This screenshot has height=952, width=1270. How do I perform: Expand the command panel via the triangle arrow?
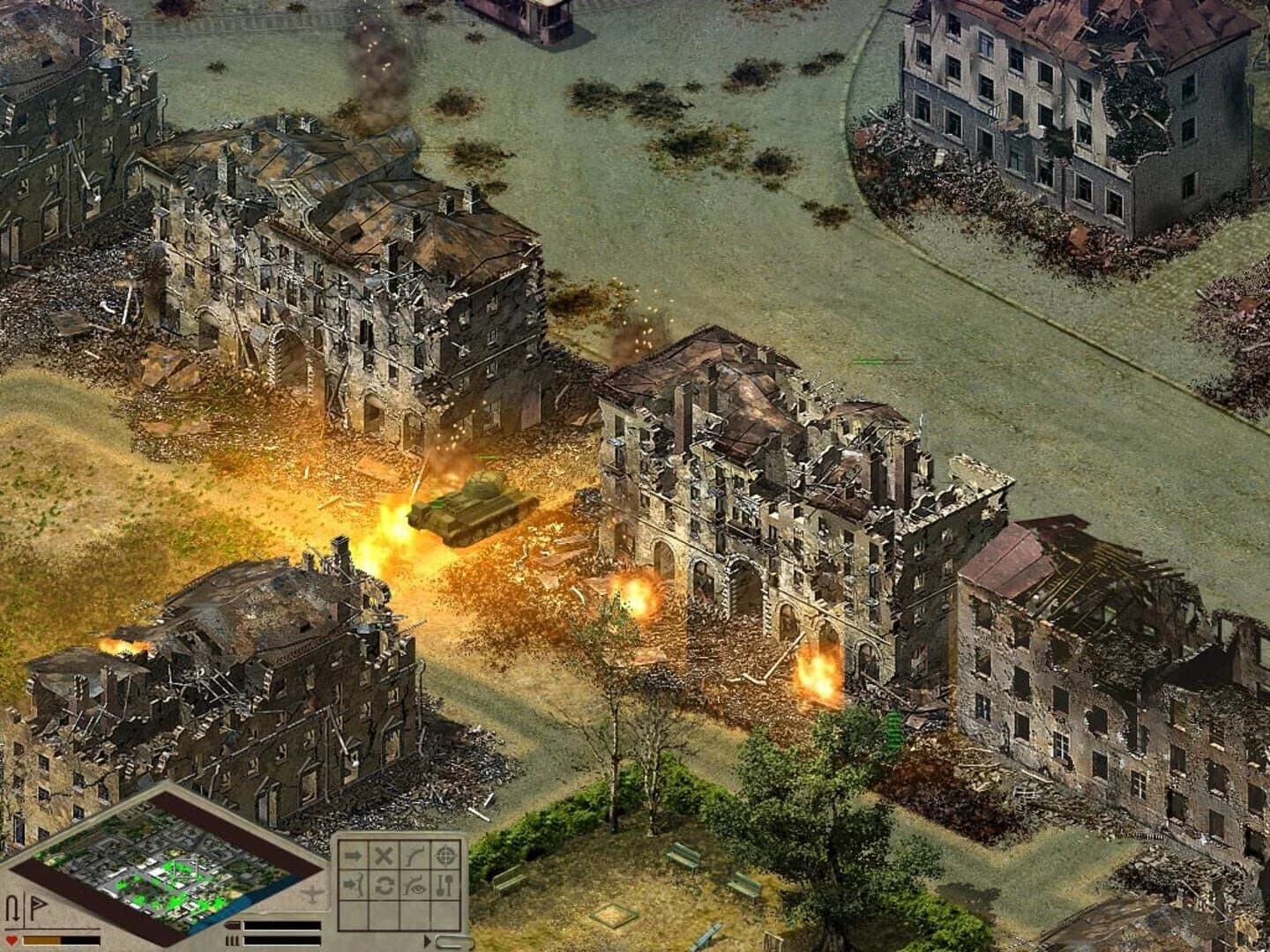coord(428,941)
